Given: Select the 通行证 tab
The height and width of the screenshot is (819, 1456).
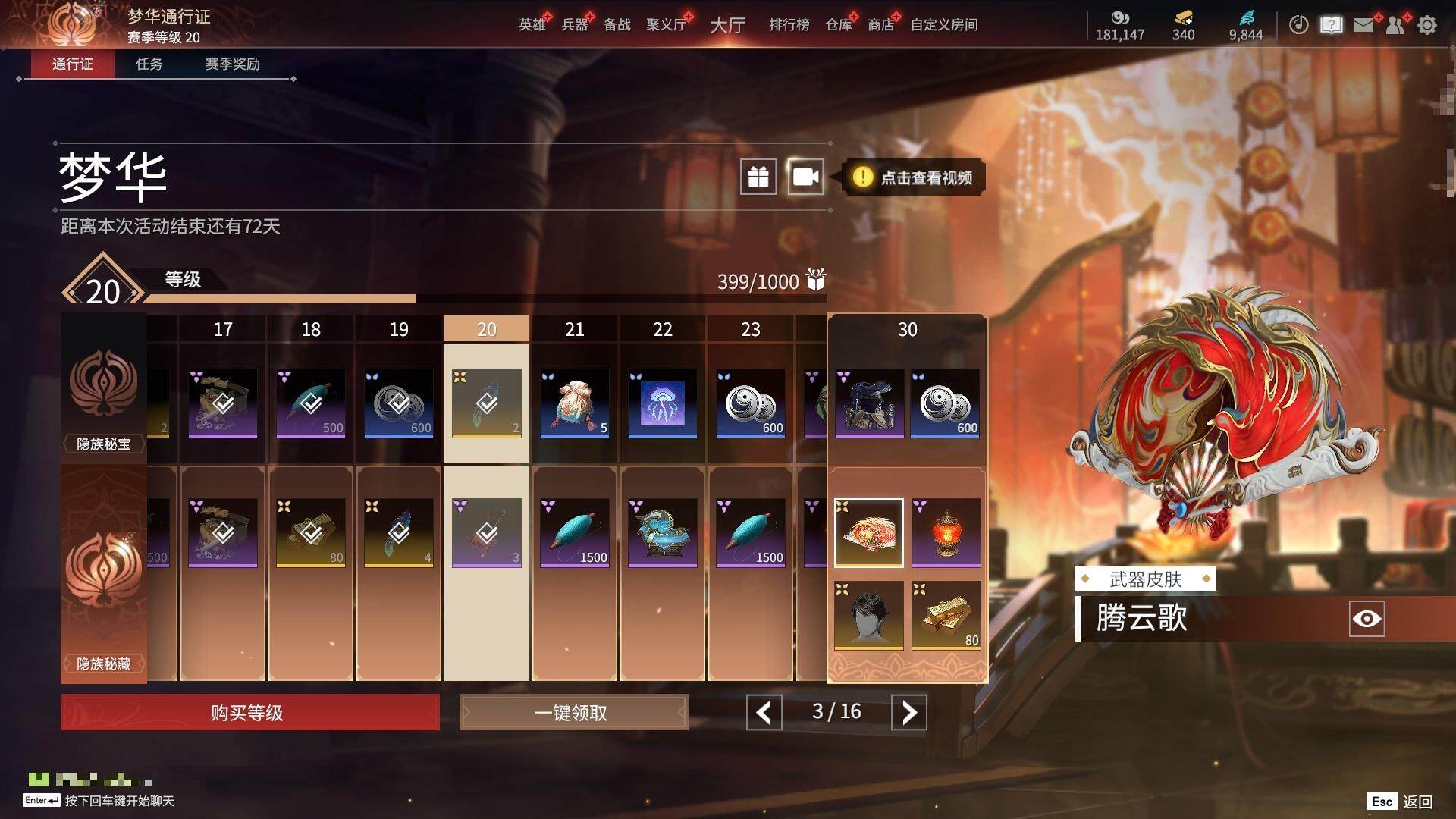Looking at the screenshot, I should (x=73, y=64).
